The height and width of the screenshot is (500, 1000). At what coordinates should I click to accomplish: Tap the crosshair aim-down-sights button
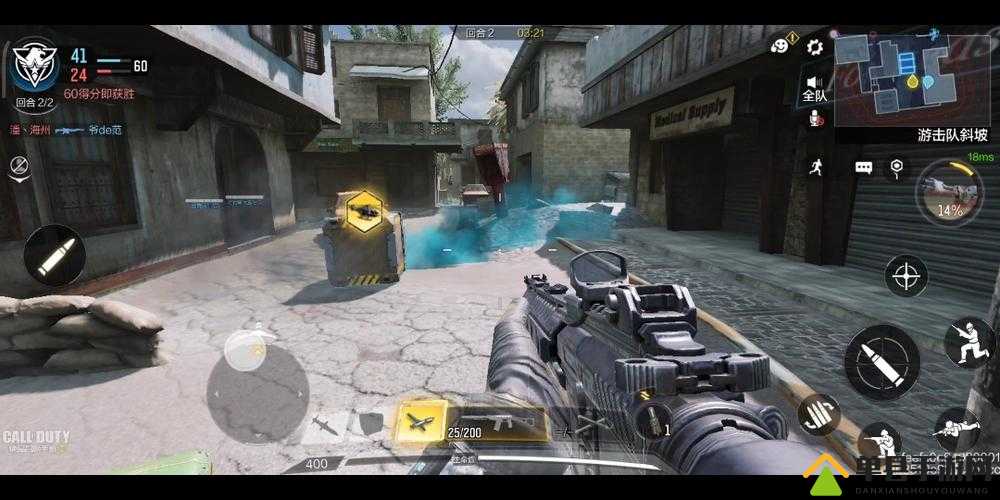click(x=905, y=276)
